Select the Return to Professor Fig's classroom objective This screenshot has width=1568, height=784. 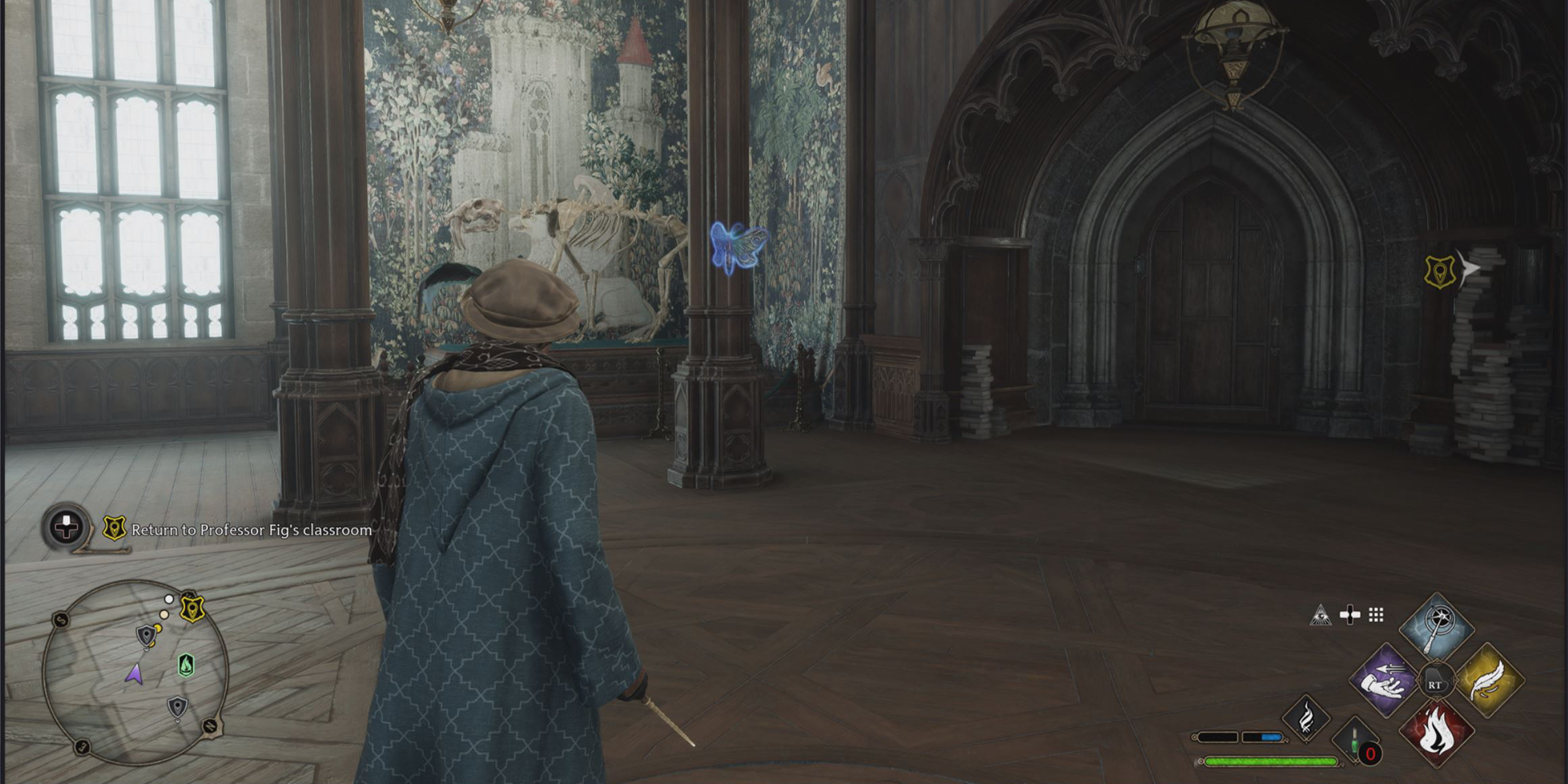pyautogui.click(x=251, y=530)
